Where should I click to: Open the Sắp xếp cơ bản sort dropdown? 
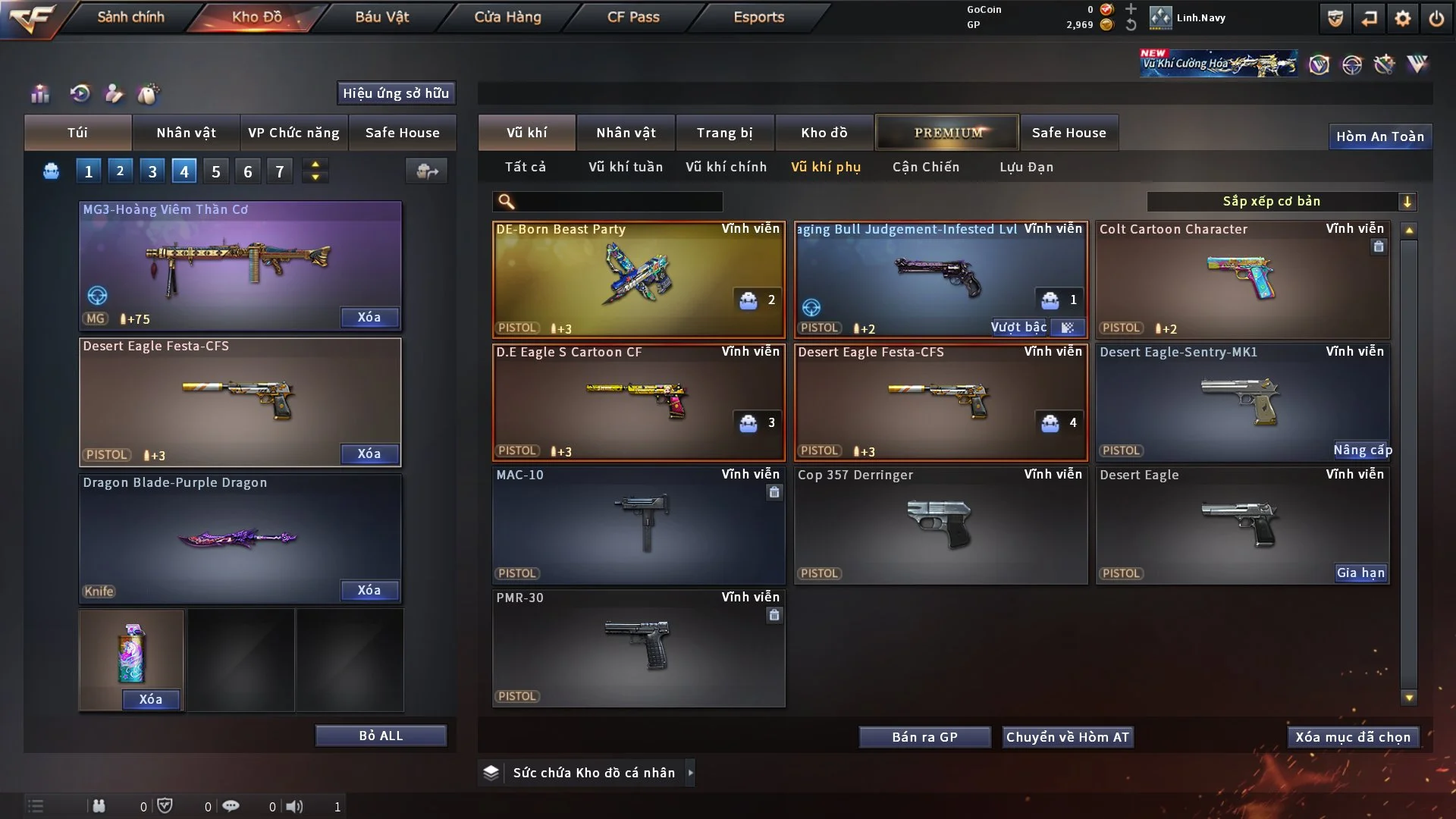[1281, 202]
